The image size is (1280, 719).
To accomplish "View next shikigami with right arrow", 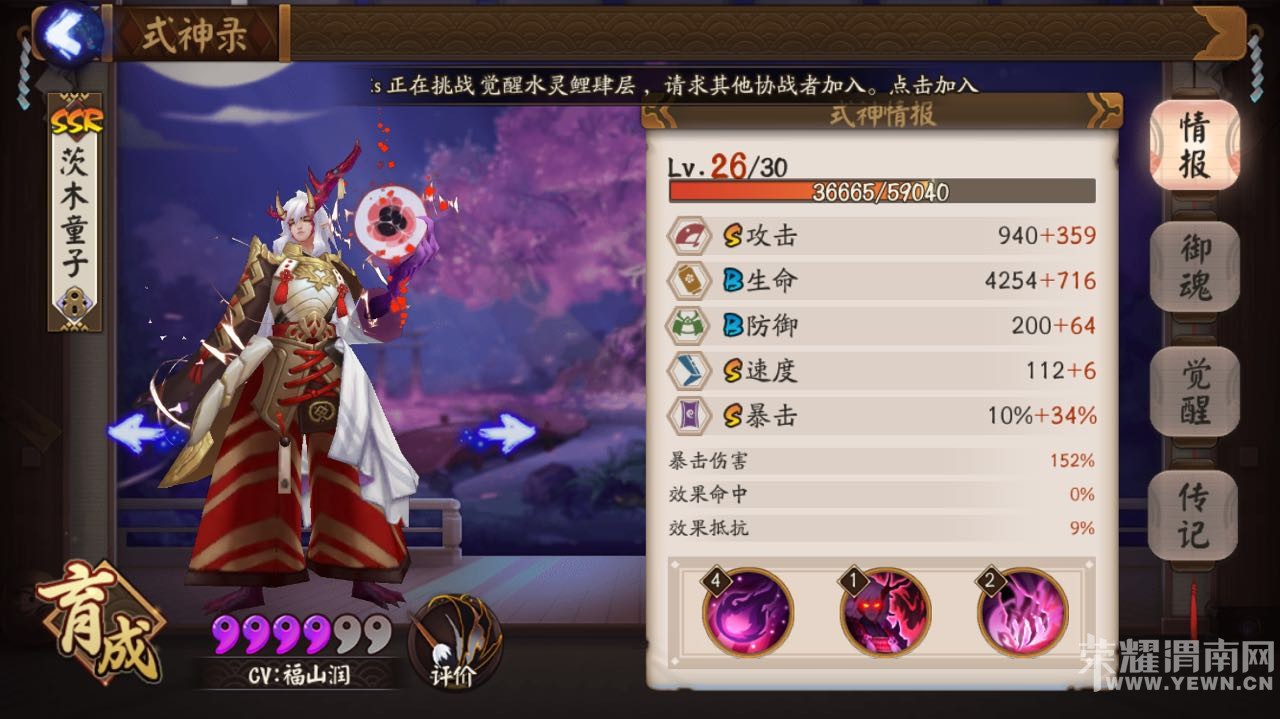I will click(x=505, y=434).
